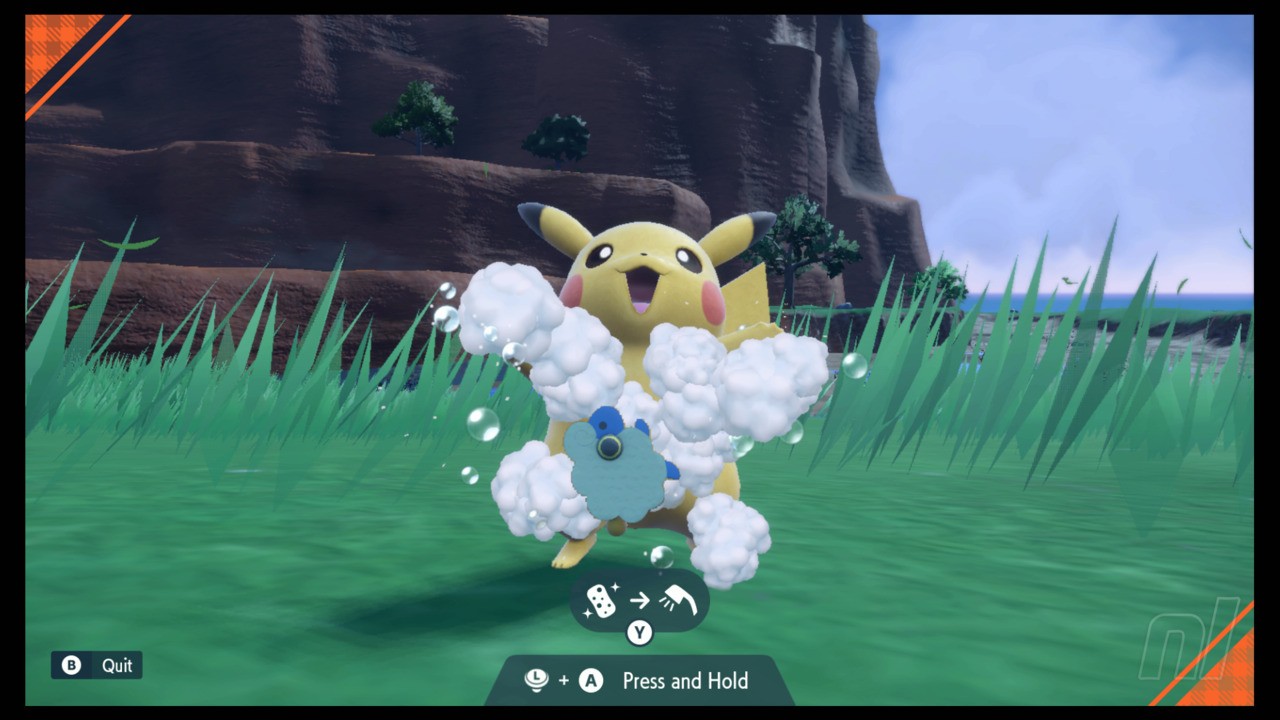
Task: Switch washing tool using the Y prompt
Action: click(639, 632)
